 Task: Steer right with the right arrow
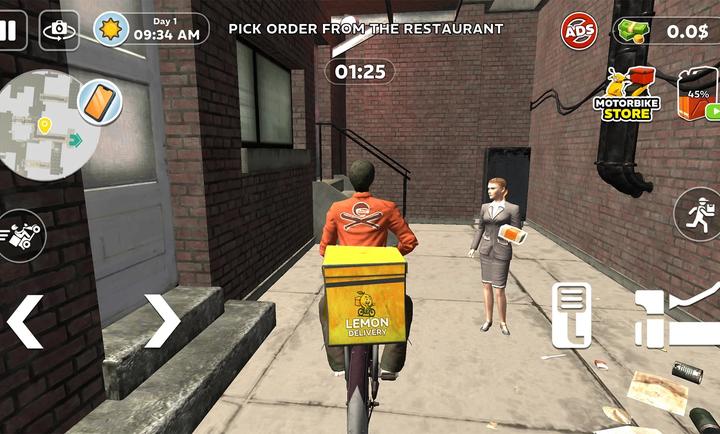161,320
